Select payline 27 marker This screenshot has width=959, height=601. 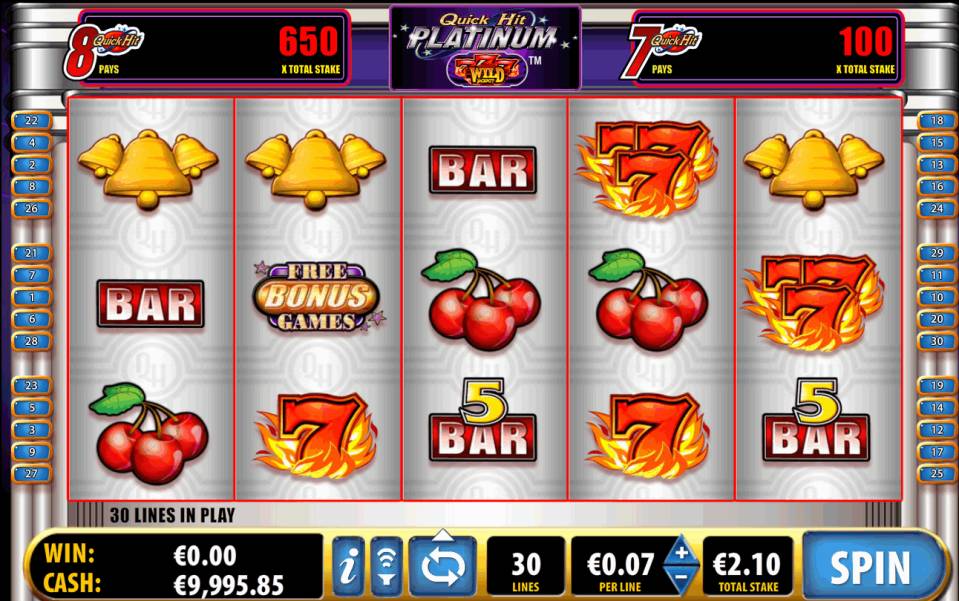(x=31, y=474)
